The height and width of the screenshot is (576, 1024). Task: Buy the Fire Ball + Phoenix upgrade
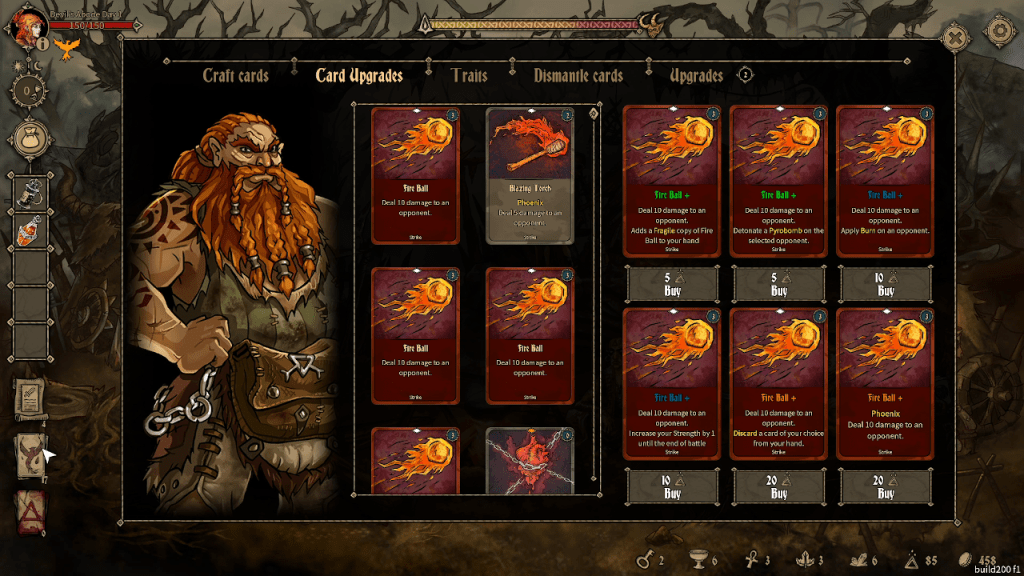(885, 488)
